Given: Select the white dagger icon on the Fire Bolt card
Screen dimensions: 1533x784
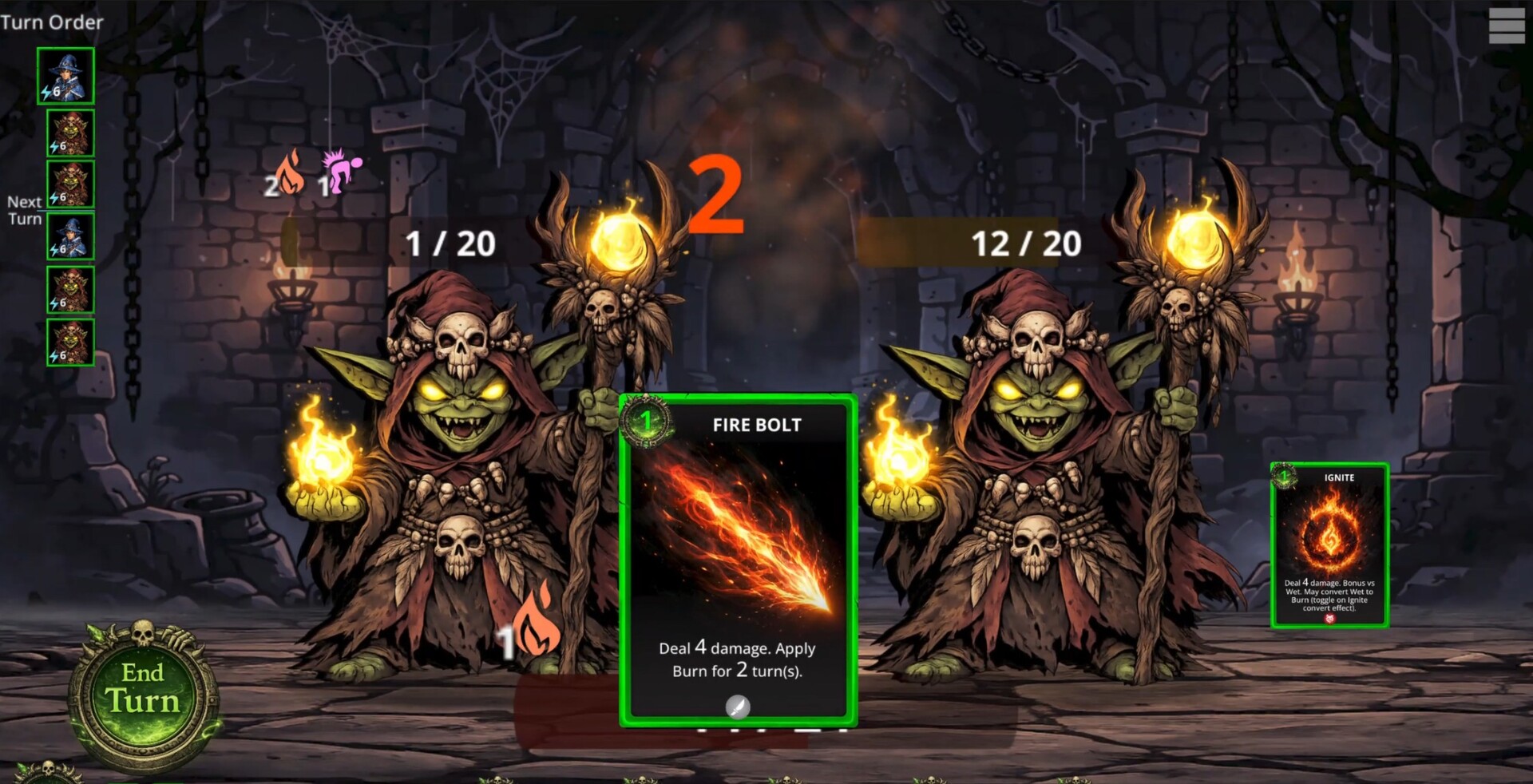Looking at the screenshot, I should click(736, 707).
